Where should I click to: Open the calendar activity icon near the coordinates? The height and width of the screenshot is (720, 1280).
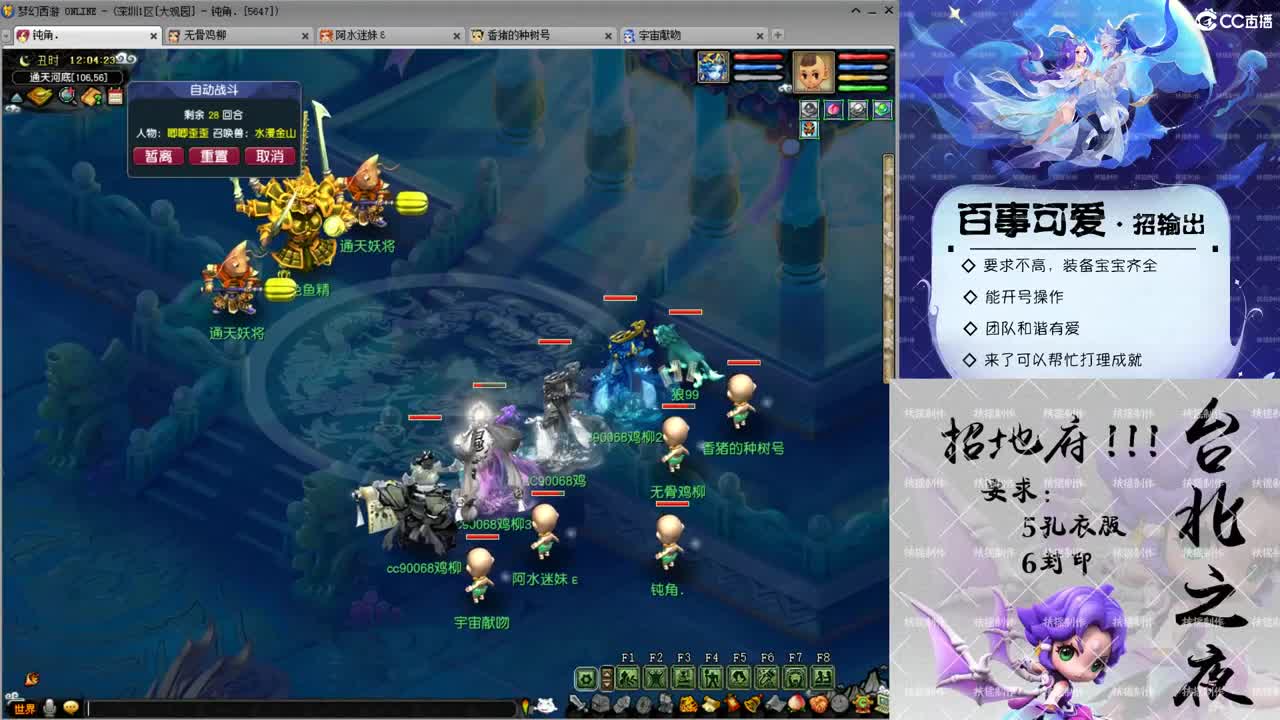point(115,97)
